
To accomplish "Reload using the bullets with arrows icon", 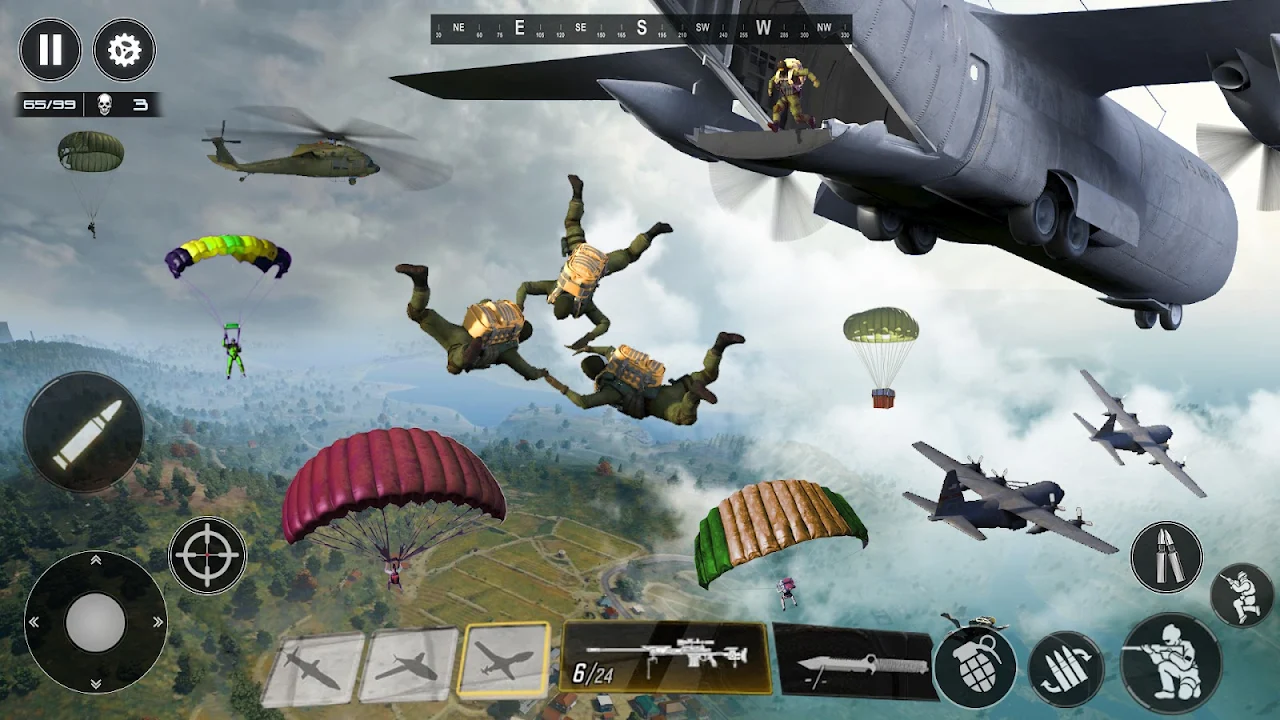I will [x=1066, y=669].
